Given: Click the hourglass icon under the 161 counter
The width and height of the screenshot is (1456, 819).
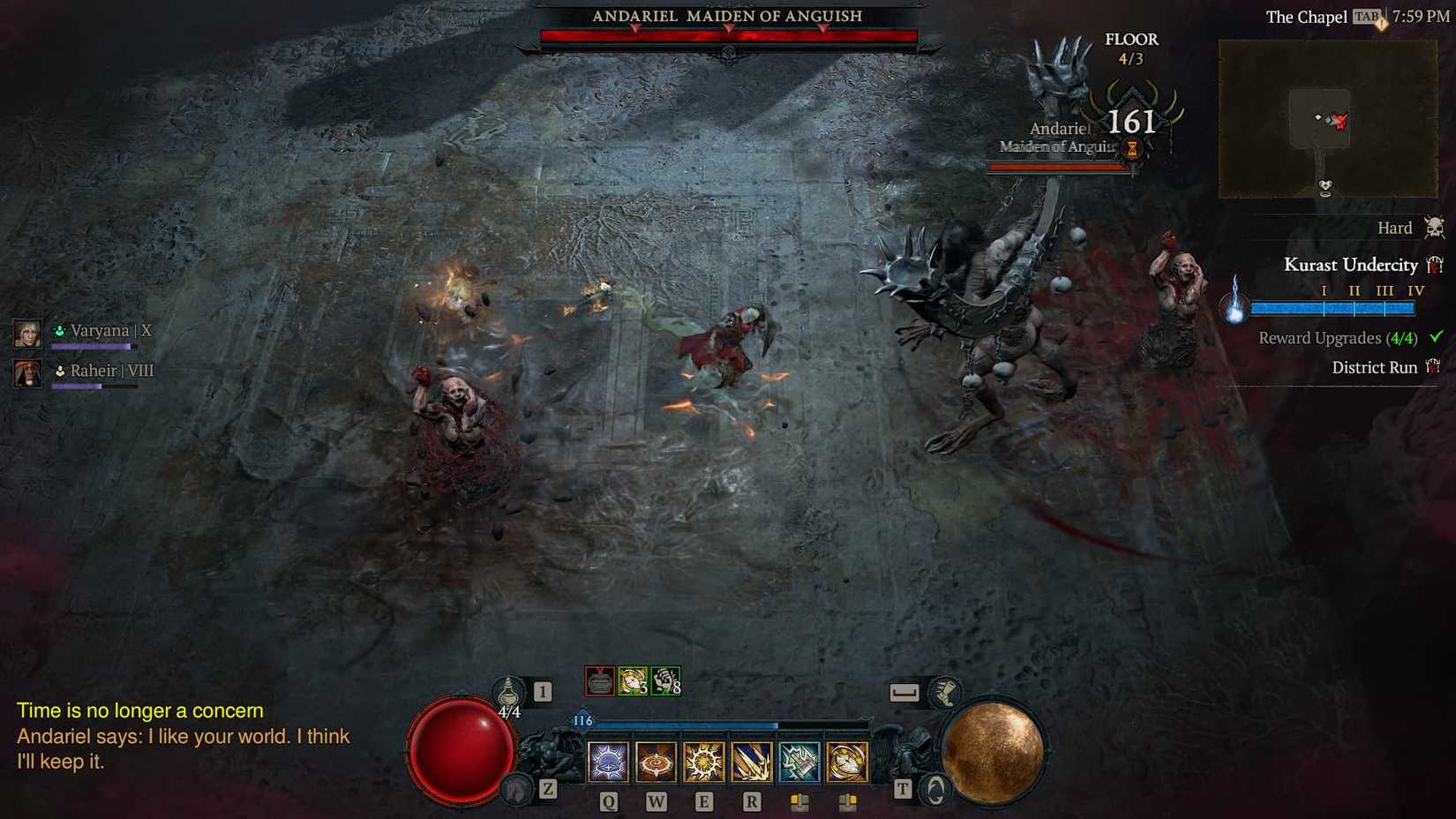Looking at the screenshot, I should pyautogui.click(x=1130, y=147).
